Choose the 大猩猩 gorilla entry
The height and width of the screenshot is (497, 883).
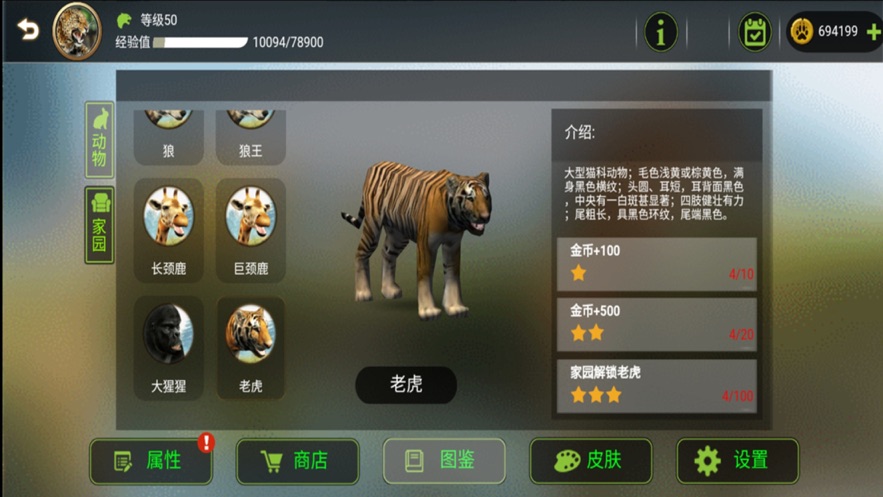pyautogui.click(x=168, y=346)
